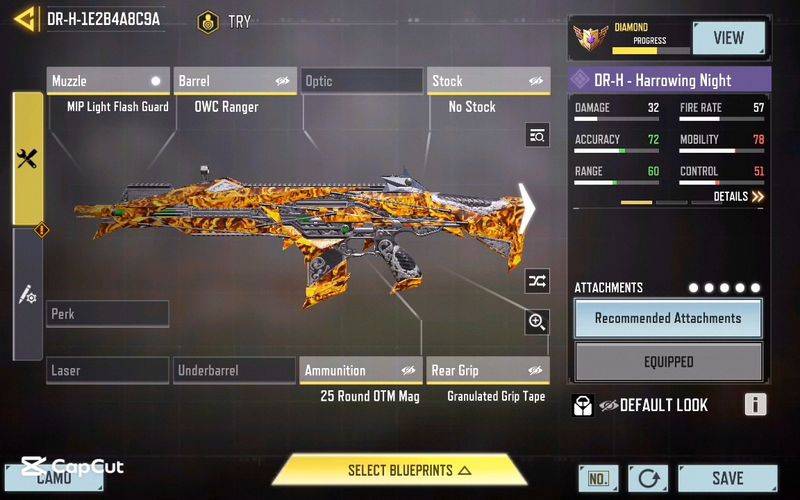Open the Perk slot
Screen dimensions: 800x500
click(x=108, y=314)
